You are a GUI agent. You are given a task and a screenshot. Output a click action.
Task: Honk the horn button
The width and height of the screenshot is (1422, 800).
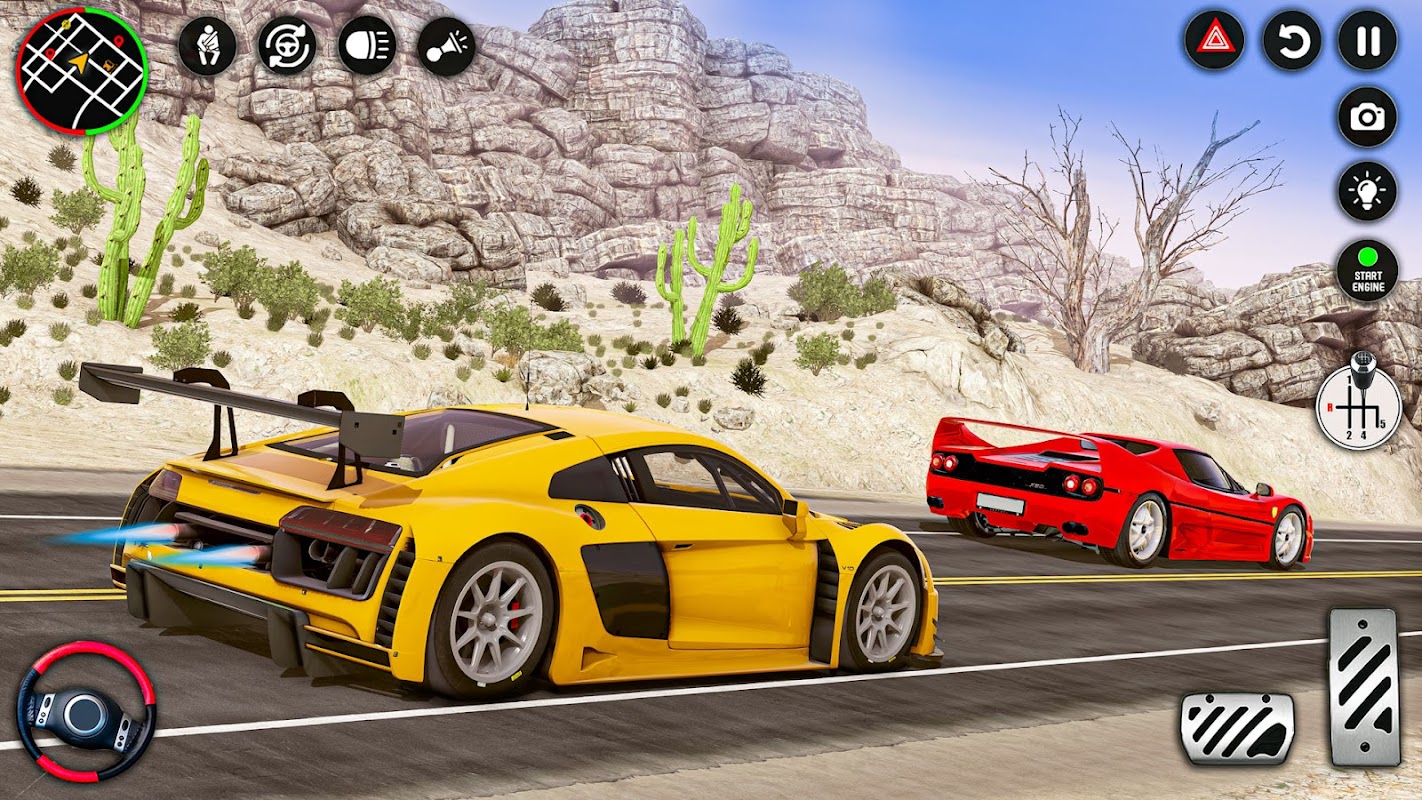tap(446, 46)
